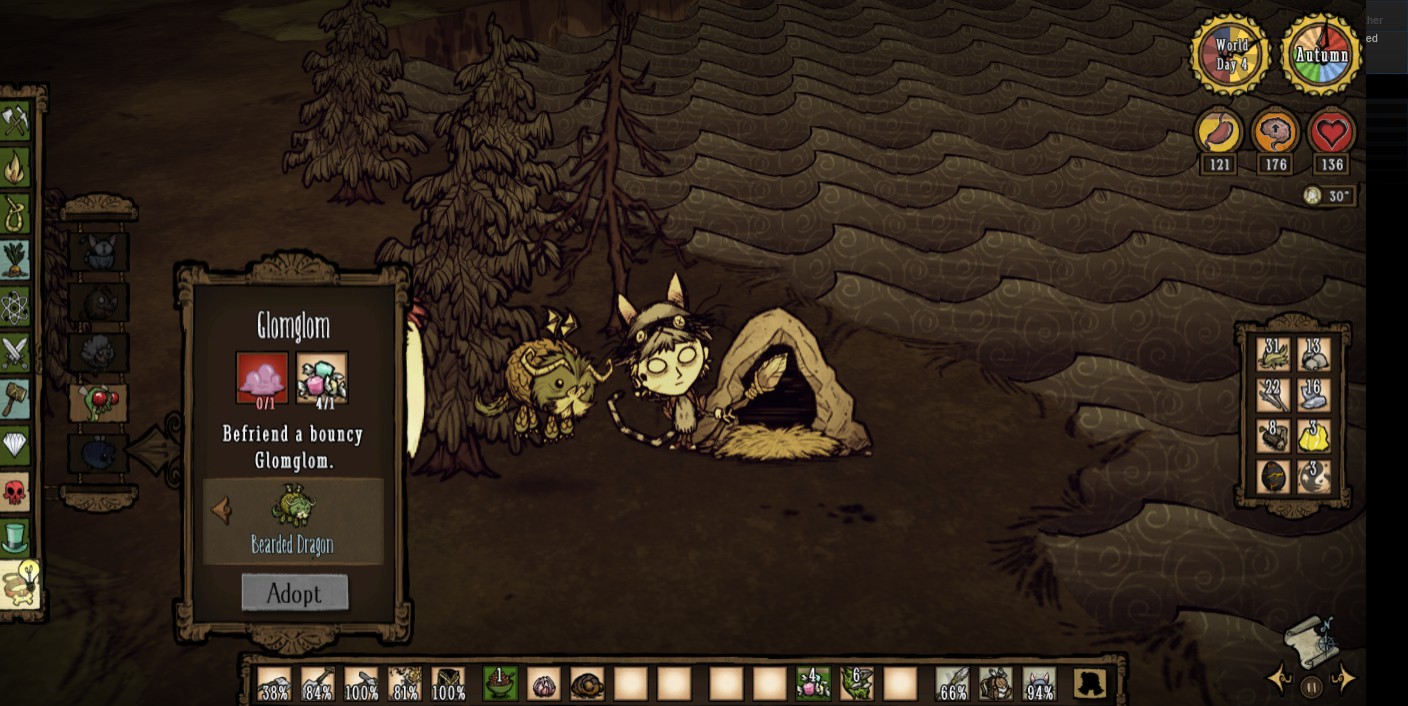Pause the game
The image size is (1408, 706).
(x=1311, y=687)
